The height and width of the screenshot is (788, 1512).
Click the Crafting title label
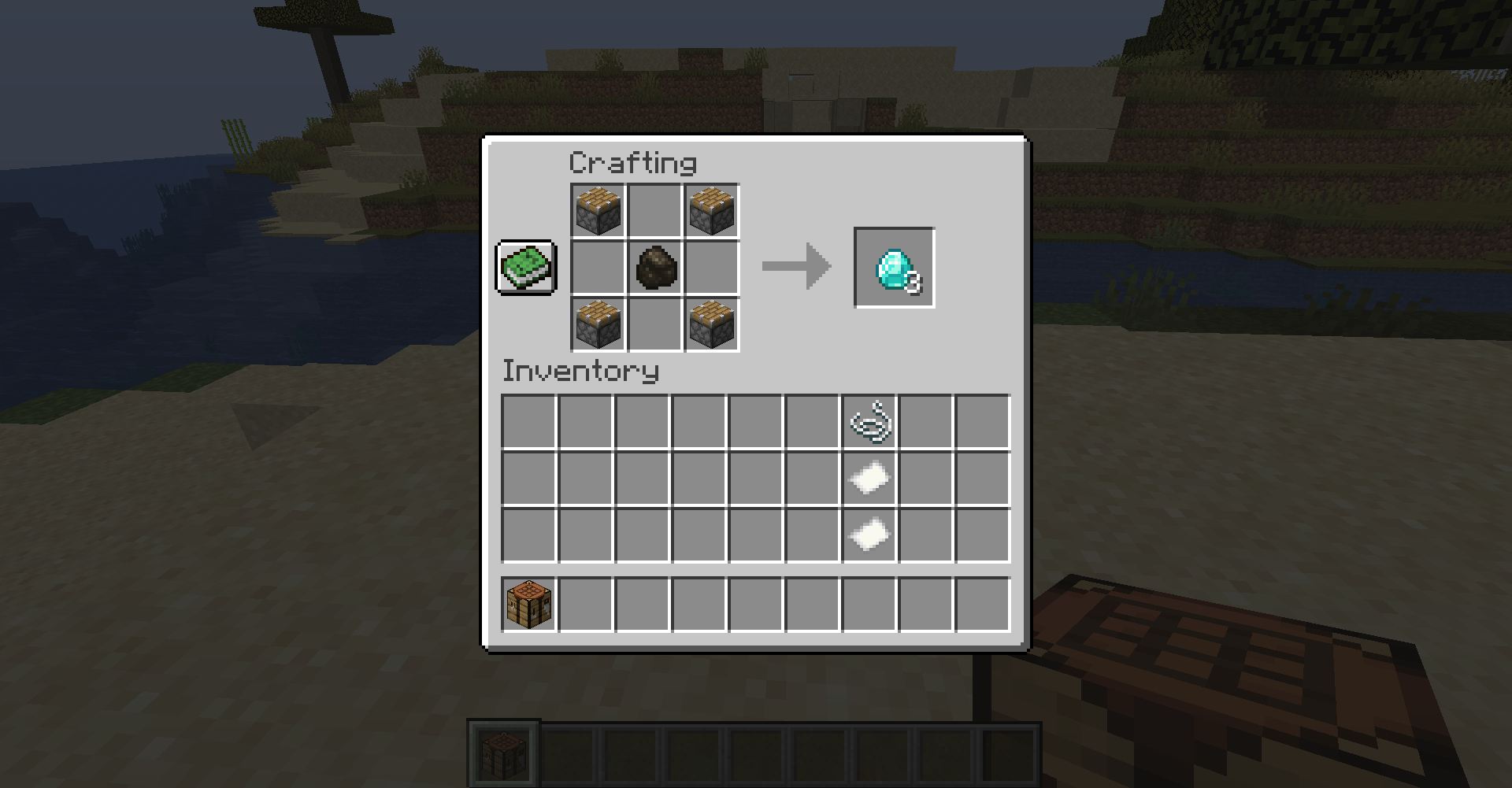coord(632,162)
